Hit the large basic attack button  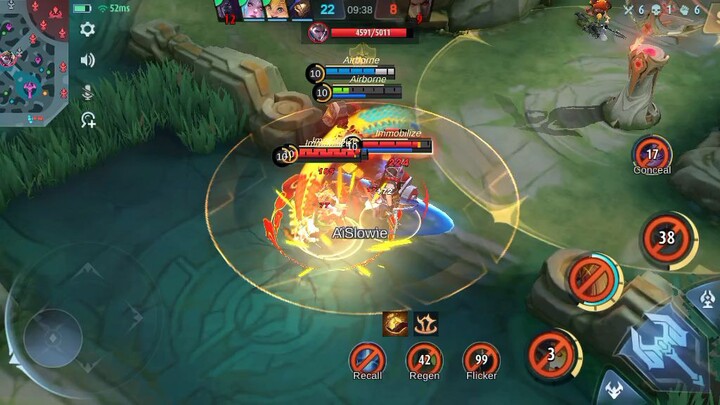(x=663, y=345)
